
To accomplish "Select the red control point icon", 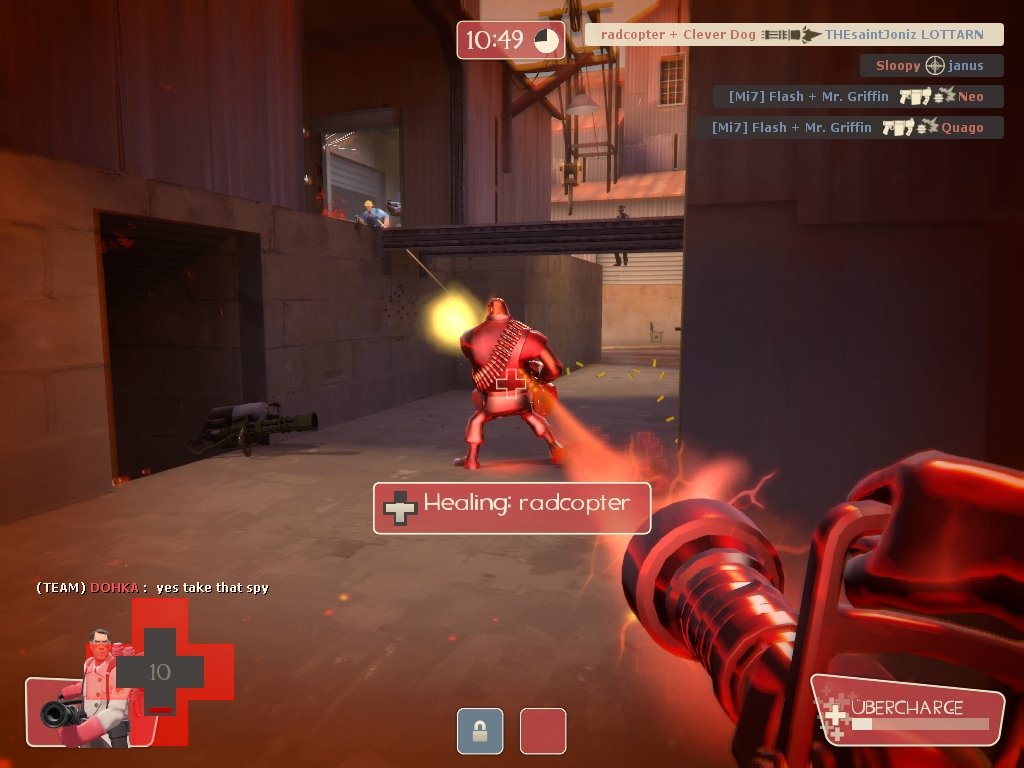I will pos(543,731).
